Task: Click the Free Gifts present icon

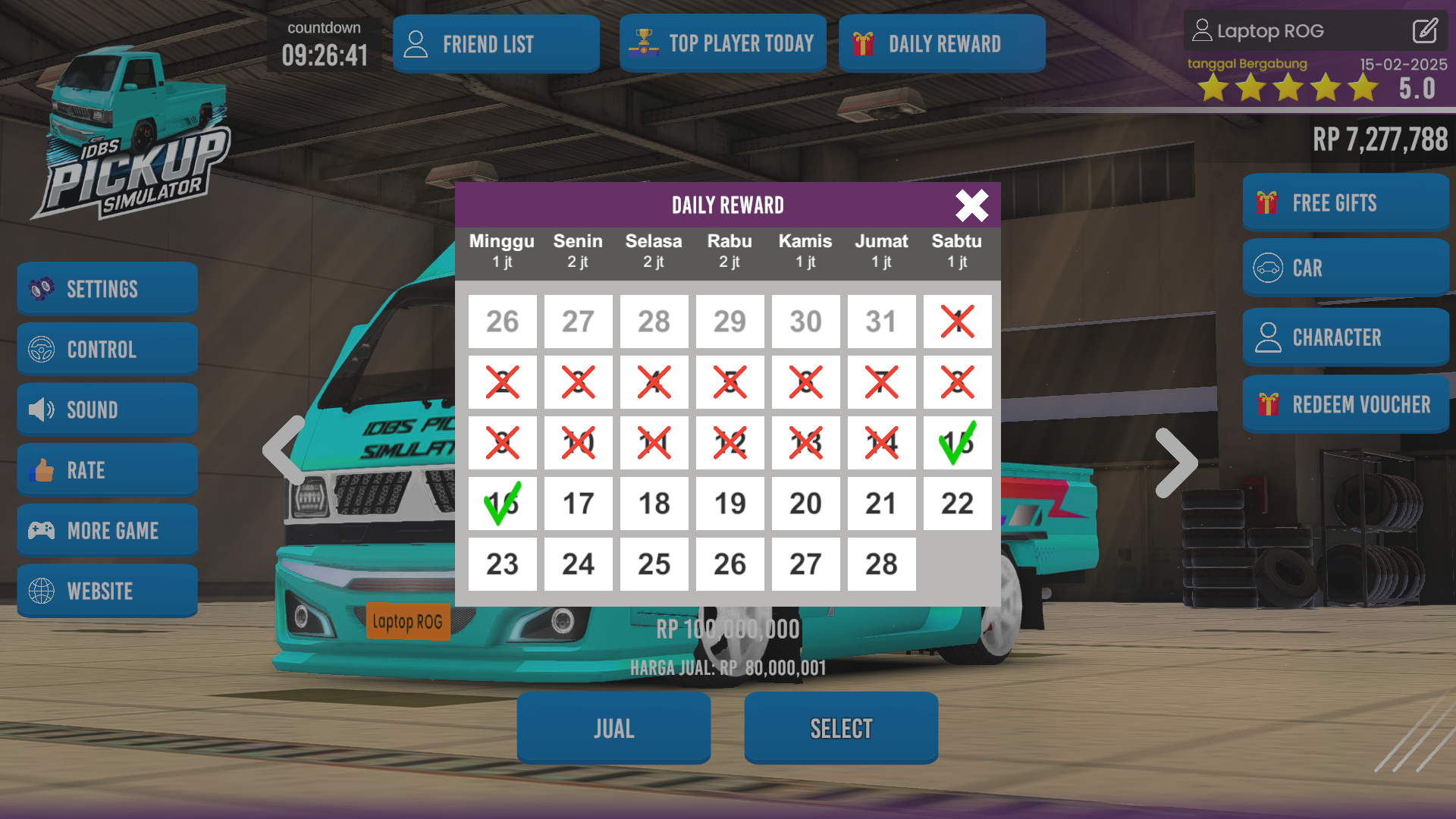Action: 1266,202
